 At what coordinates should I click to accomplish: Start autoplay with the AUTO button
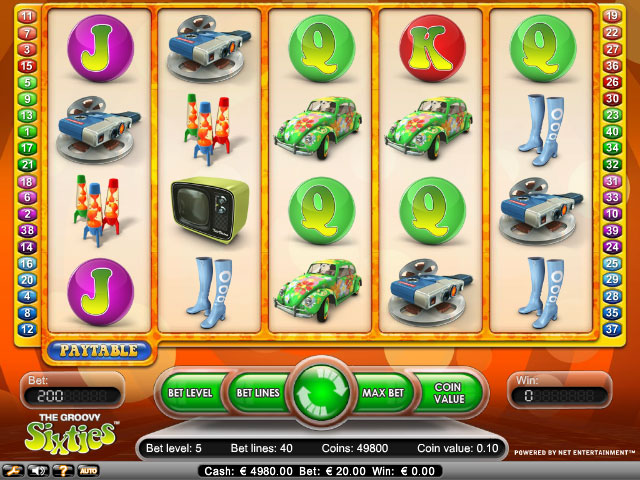[88, 470]
